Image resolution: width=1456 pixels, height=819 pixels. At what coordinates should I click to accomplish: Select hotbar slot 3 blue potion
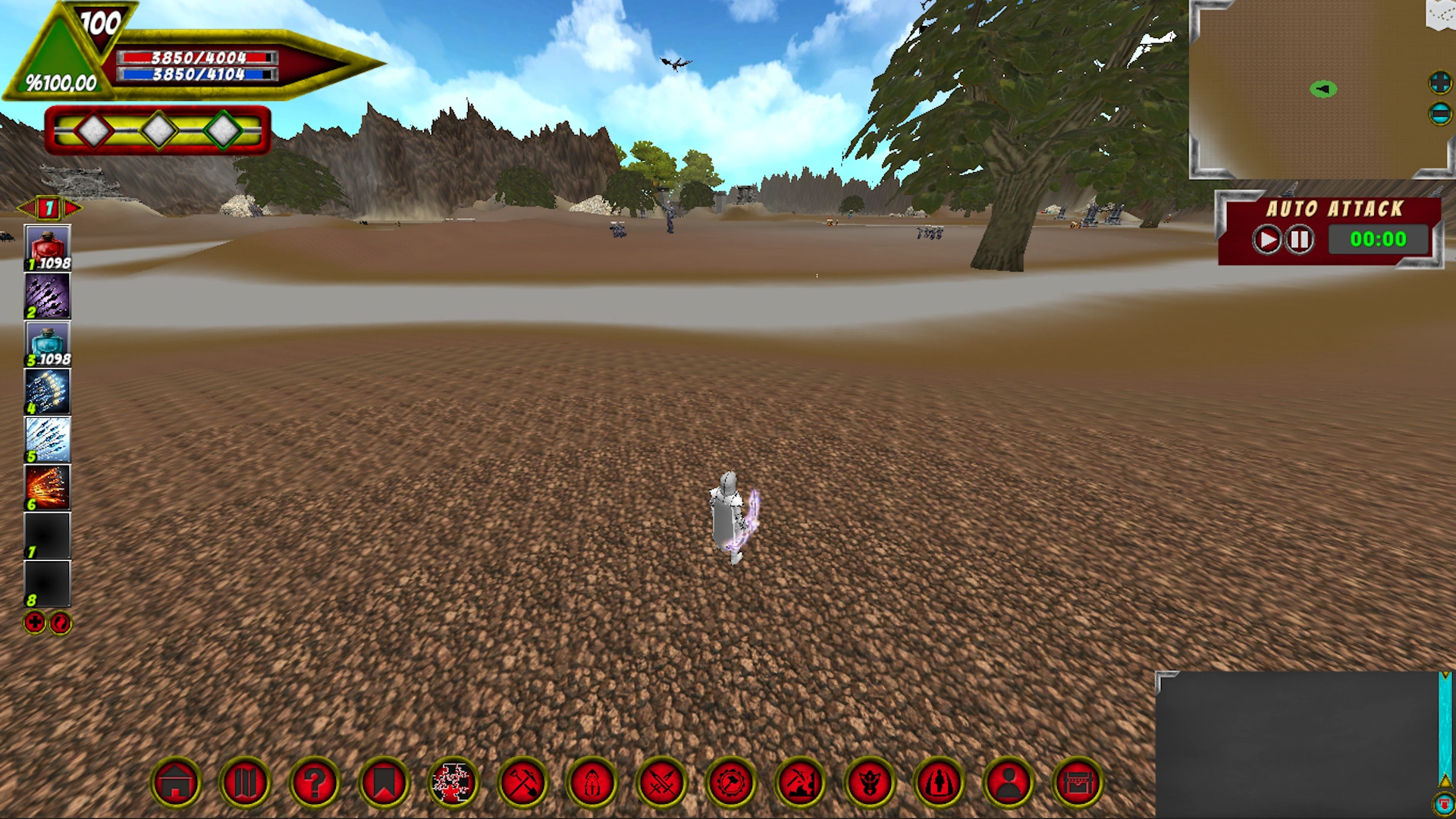(x=47, y=341)
